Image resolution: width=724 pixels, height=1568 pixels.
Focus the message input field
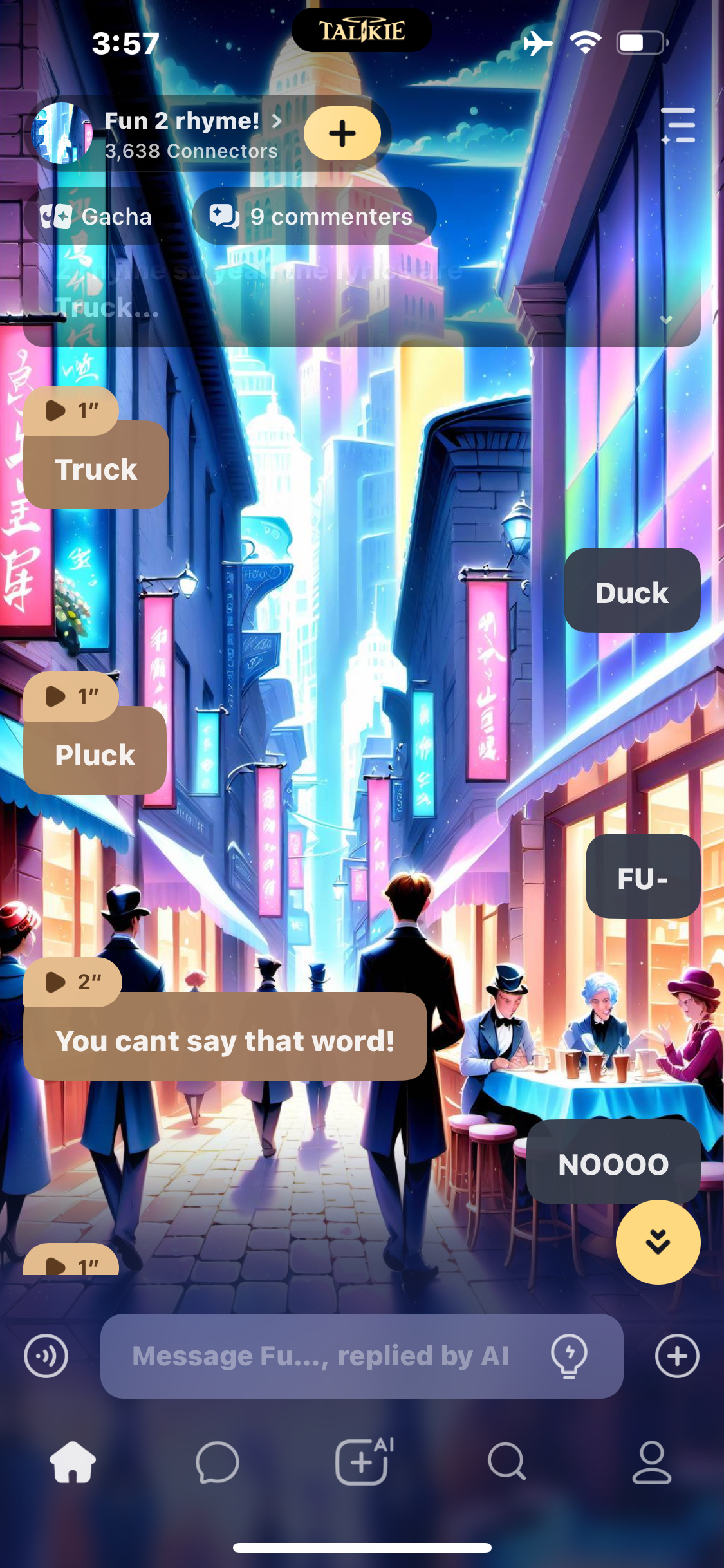point(322,1356)
